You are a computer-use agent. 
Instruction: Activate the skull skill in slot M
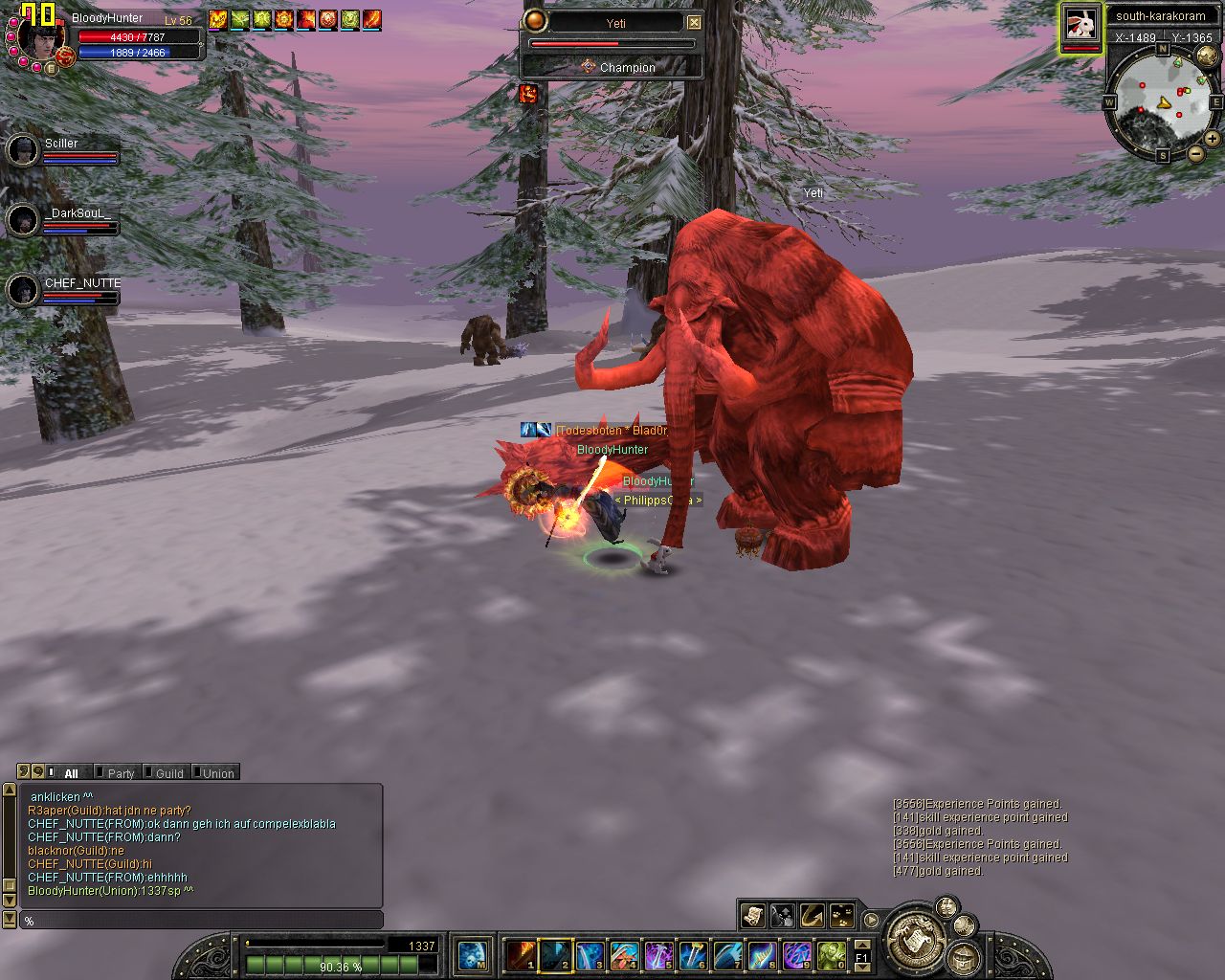(x=472, y=955)
